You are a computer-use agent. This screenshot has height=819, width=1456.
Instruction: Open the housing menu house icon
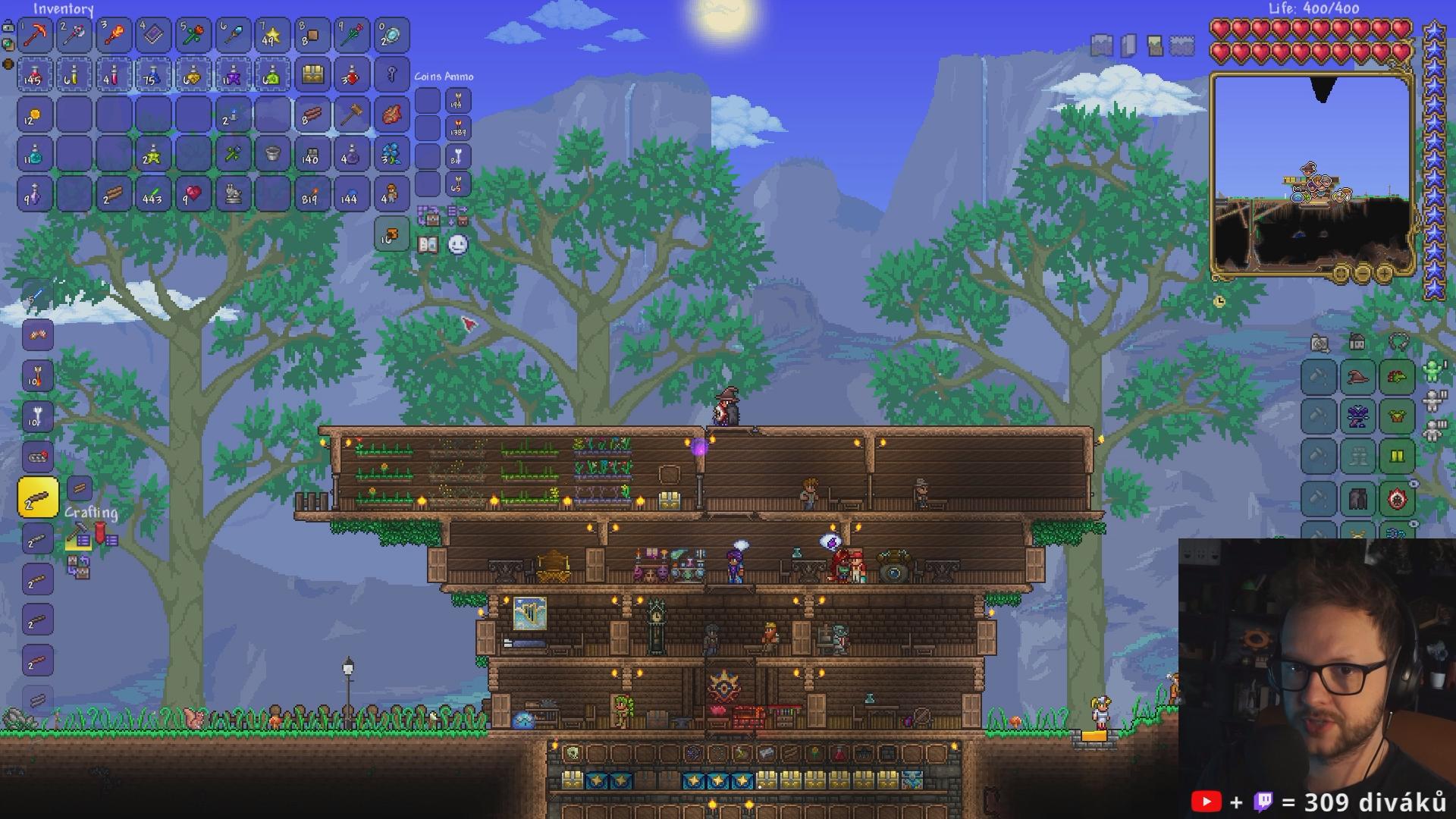coord(1357,342)
